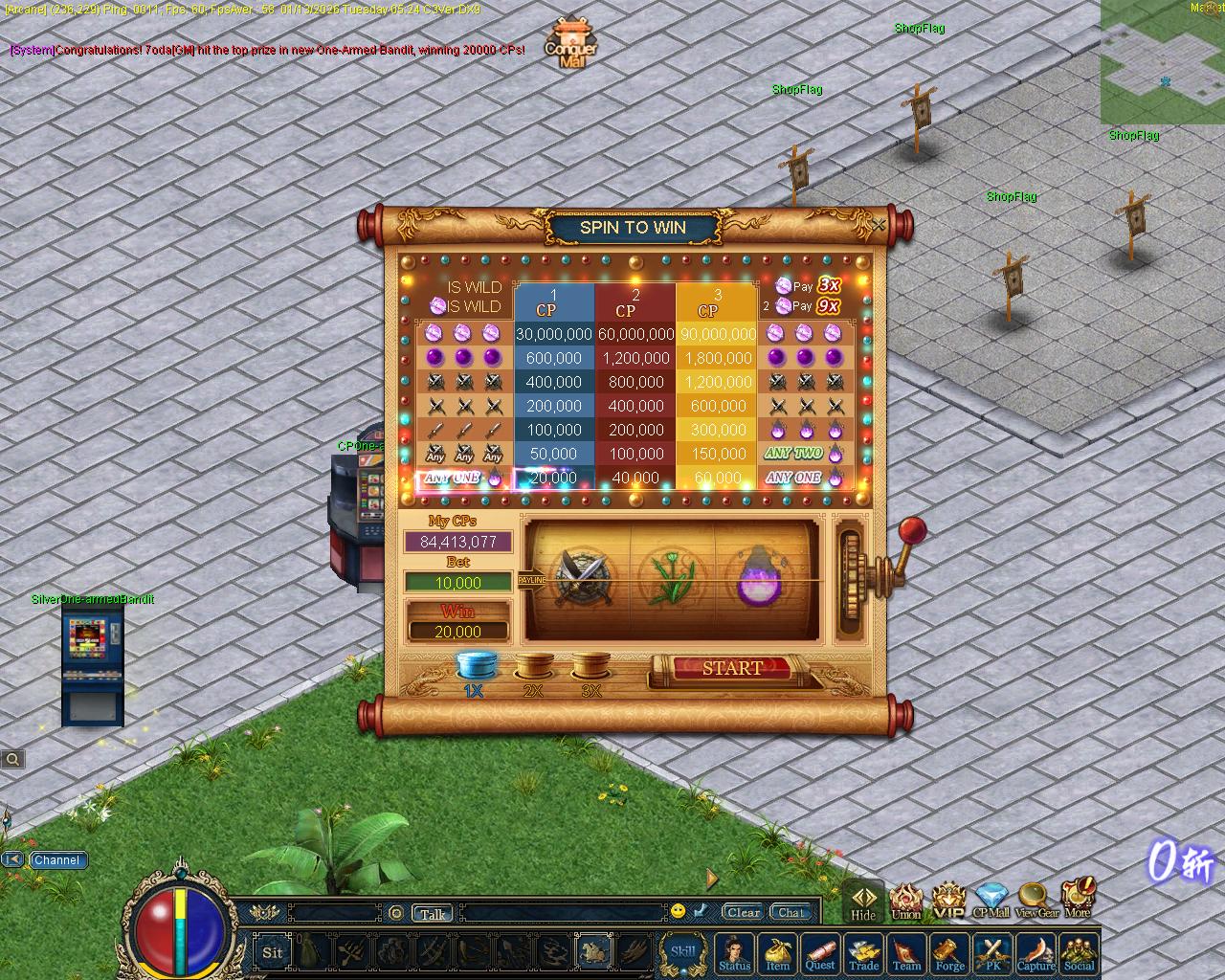This screenshot has height=980, width=1225.
Task: Send message with the Talk button
Action: coord(433,914)
